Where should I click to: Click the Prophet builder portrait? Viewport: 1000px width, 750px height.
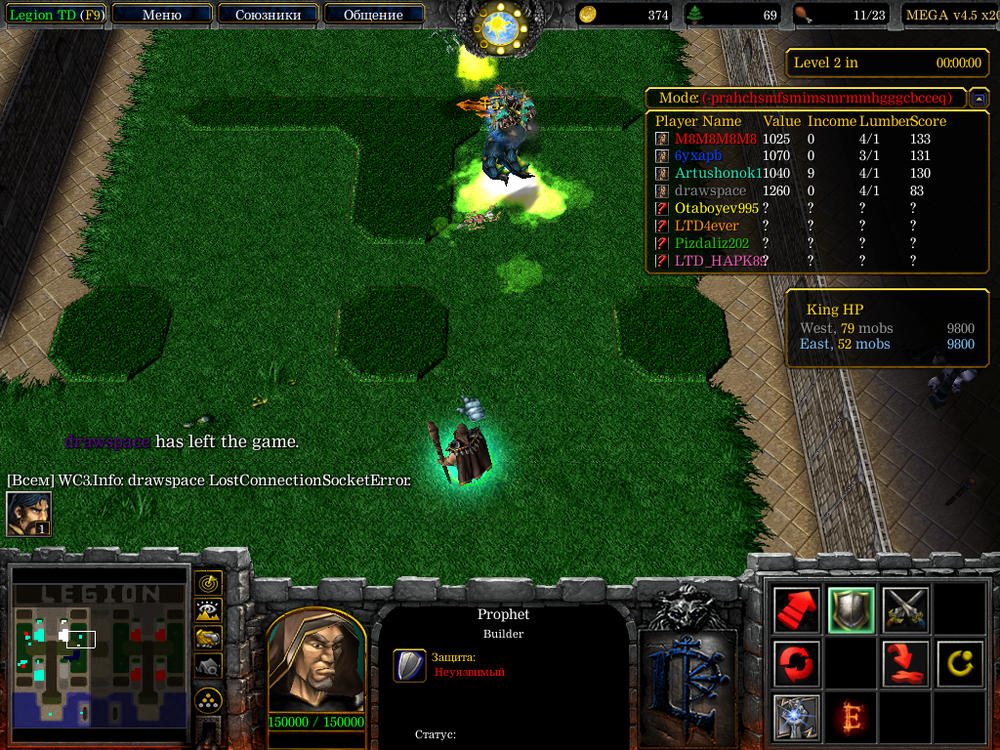(316, 660)
